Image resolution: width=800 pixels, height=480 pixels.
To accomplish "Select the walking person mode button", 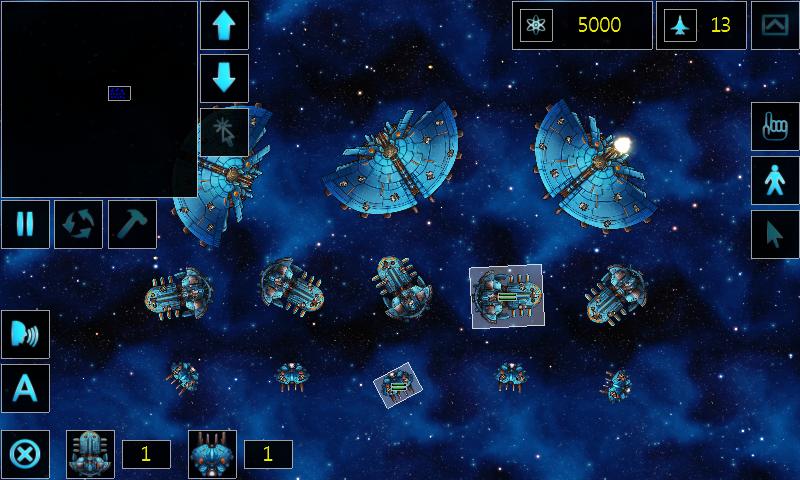I will [x=775, y=181].
